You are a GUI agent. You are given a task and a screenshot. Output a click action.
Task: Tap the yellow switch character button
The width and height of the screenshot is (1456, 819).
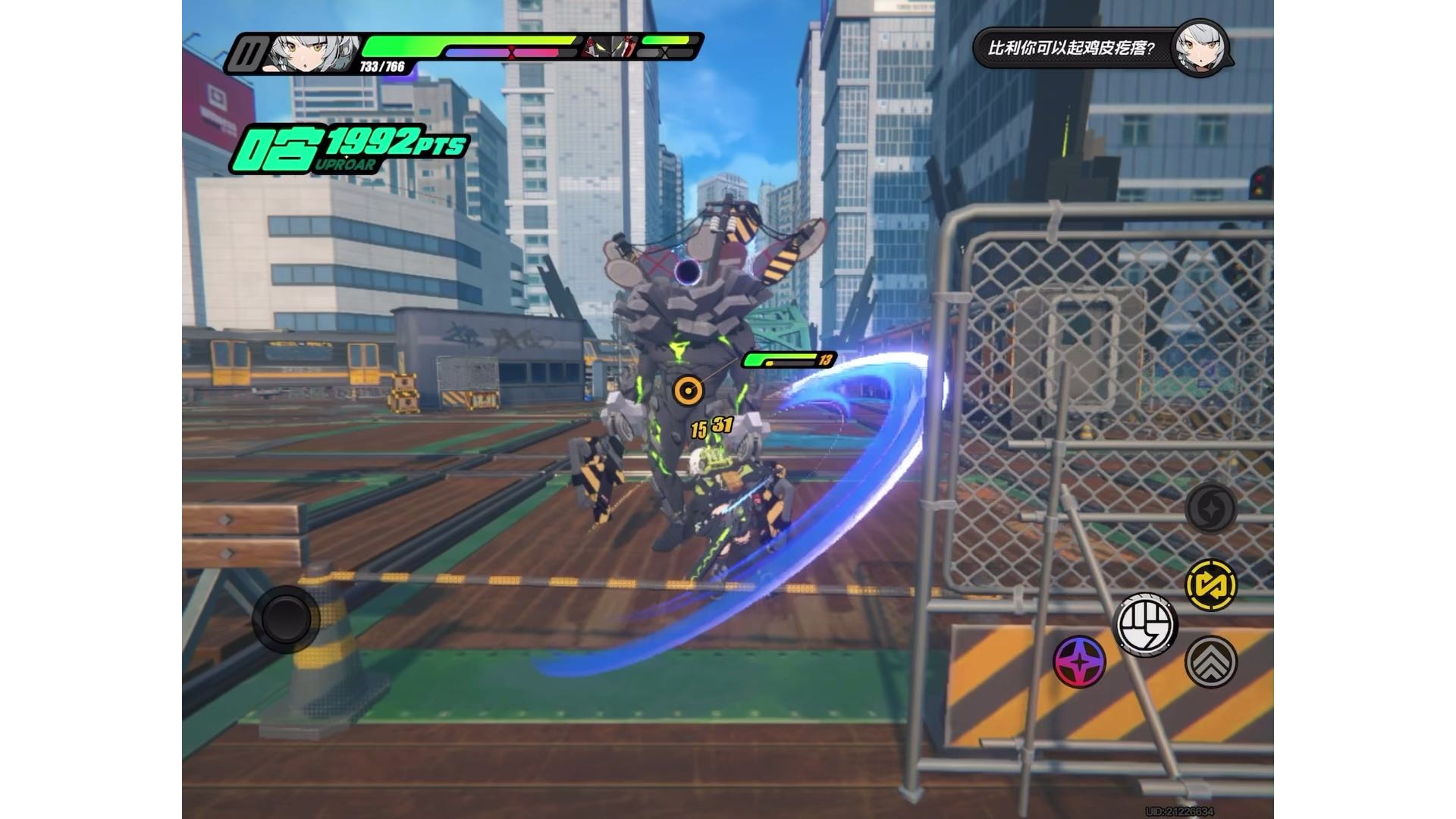click(1211, 585)
